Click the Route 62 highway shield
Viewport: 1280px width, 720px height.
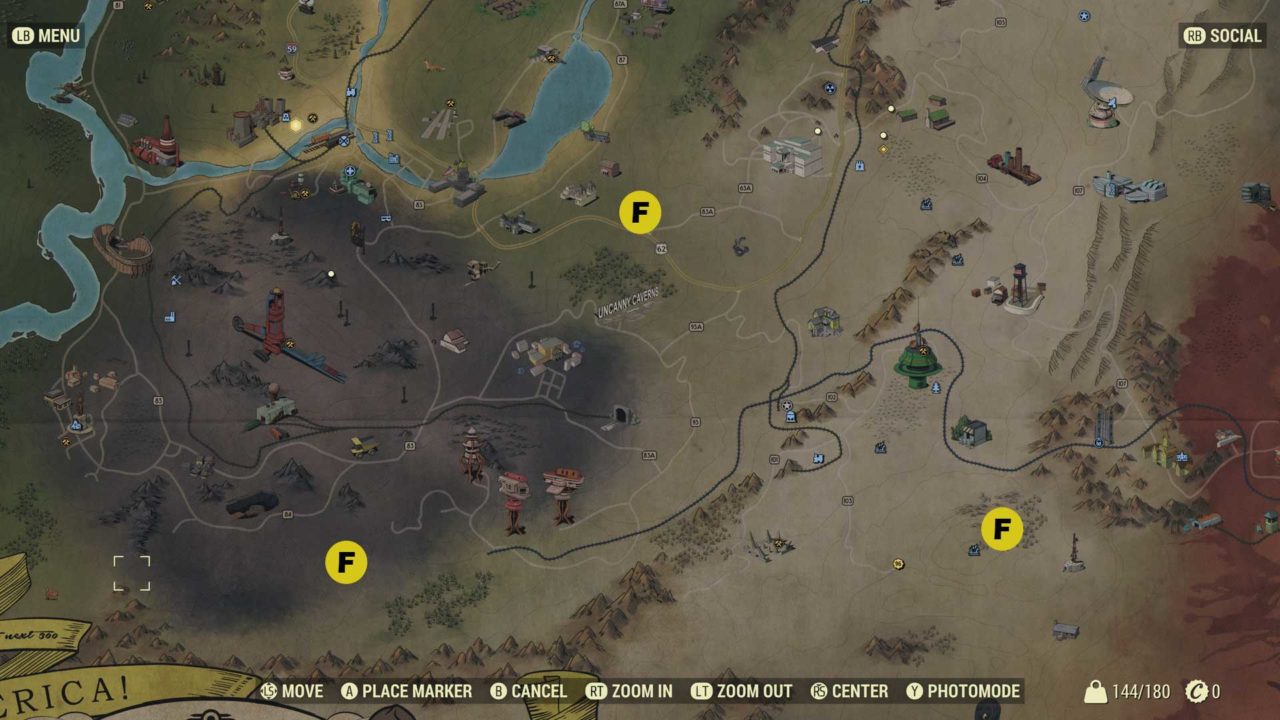[x=662, y=249]
